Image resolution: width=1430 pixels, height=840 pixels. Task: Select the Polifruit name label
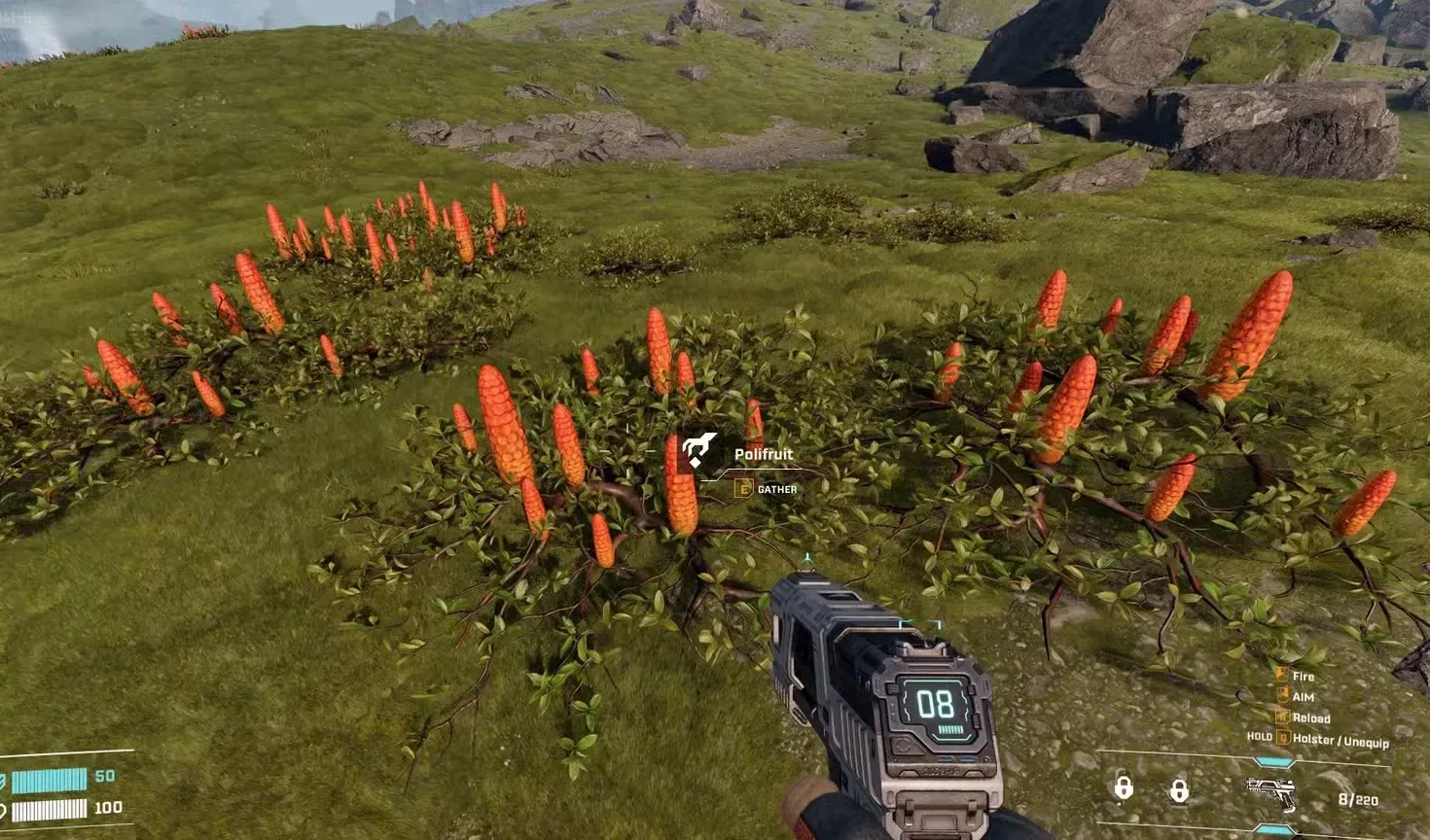pyautogui.click(x=764, y=453)
